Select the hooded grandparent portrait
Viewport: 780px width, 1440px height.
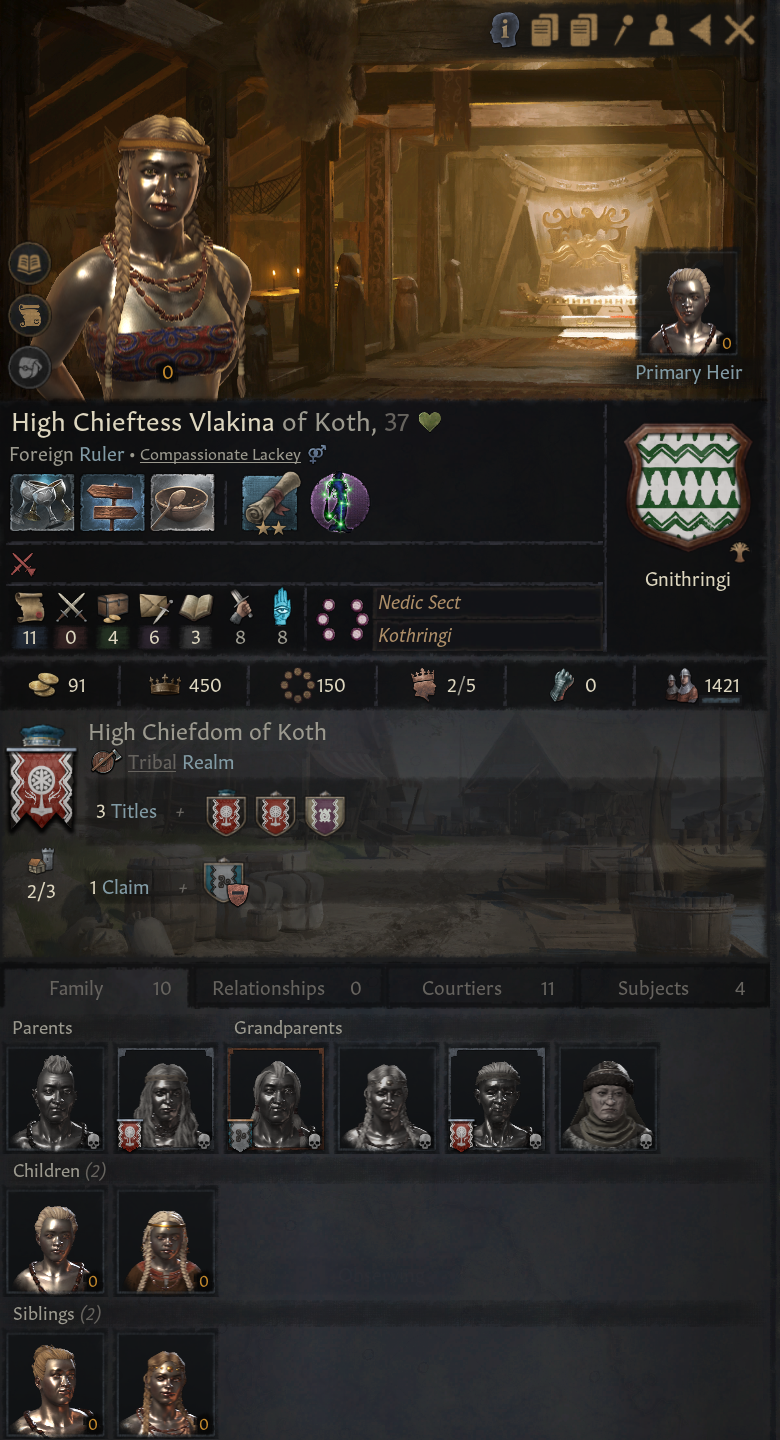point(608,1098)
